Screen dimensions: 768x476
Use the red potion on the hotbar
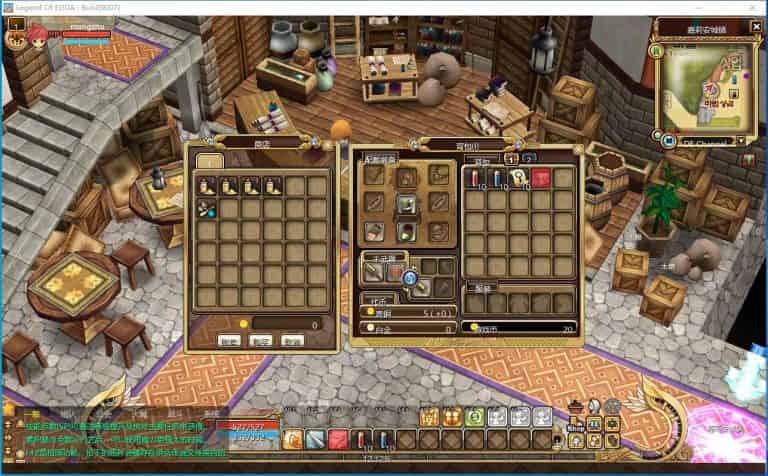click(x=361, y=438)
